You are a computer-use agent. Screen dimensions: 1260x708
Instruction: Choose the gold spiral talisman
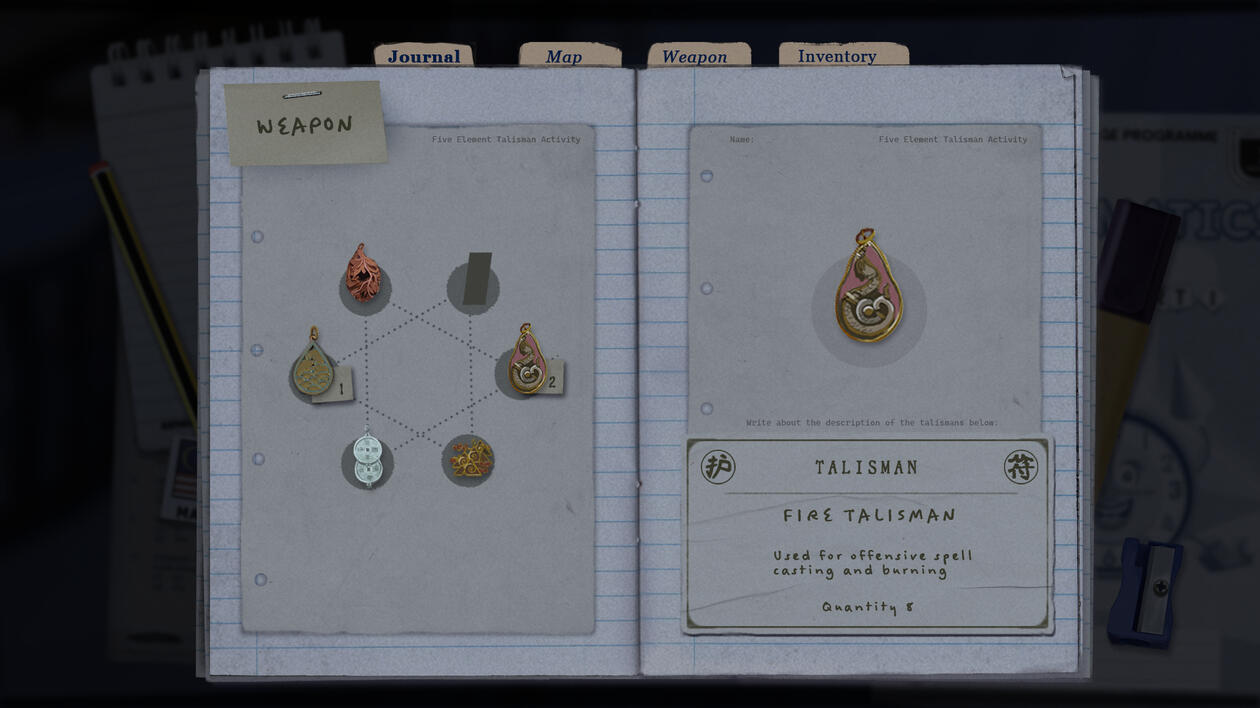coord(469,459)
